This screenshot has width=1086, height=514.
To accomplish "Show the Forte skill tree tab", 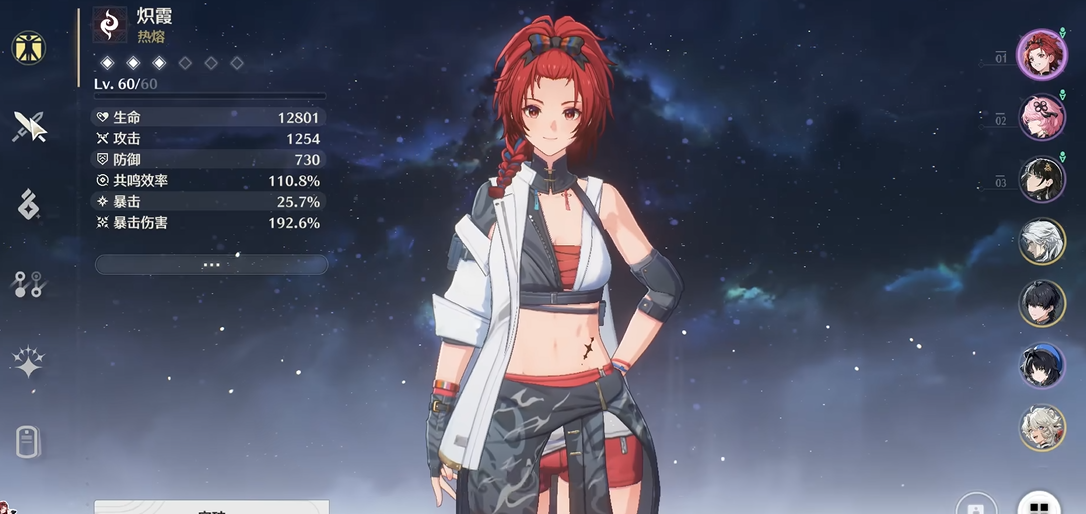I will (29, 285).
